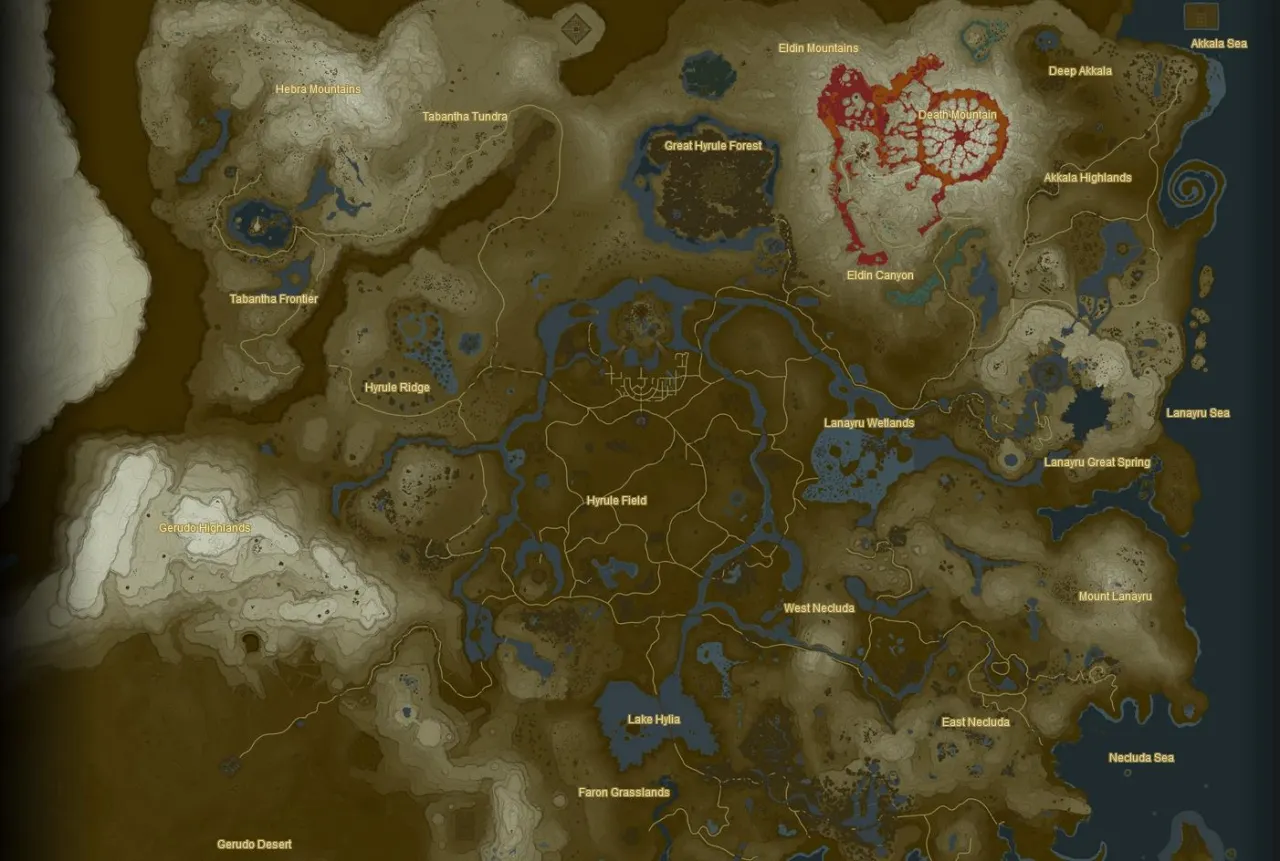Click the Hyrule Ridge label

(398, 386)
